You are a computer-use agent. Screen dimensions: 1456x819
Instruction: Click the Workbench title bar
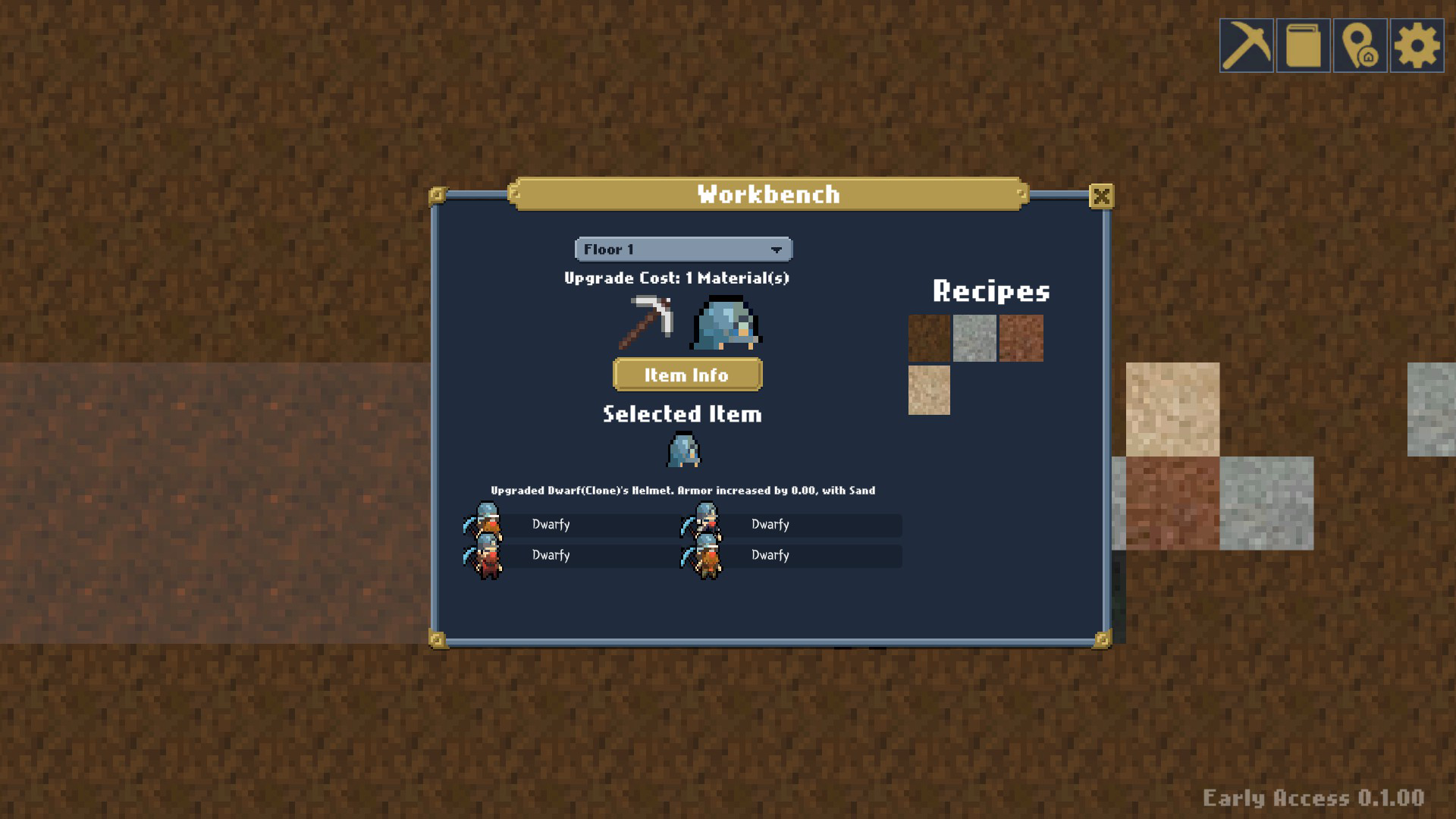[x=768, y=194]
